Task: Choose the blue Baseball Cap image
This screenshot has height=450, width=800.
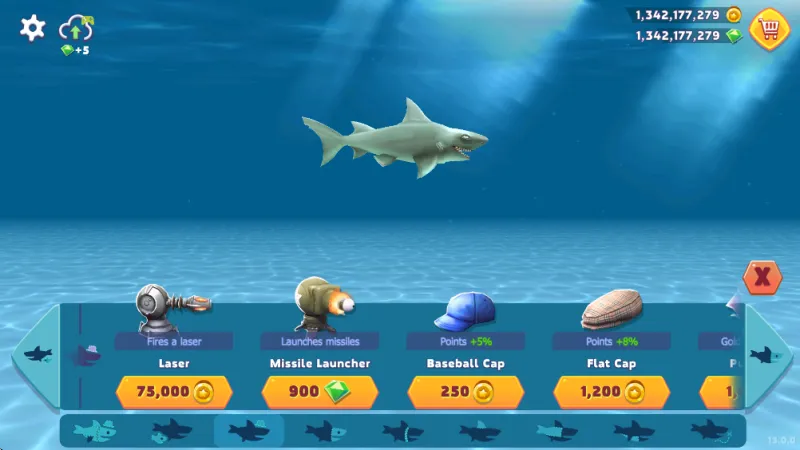Action: [466, 310]
